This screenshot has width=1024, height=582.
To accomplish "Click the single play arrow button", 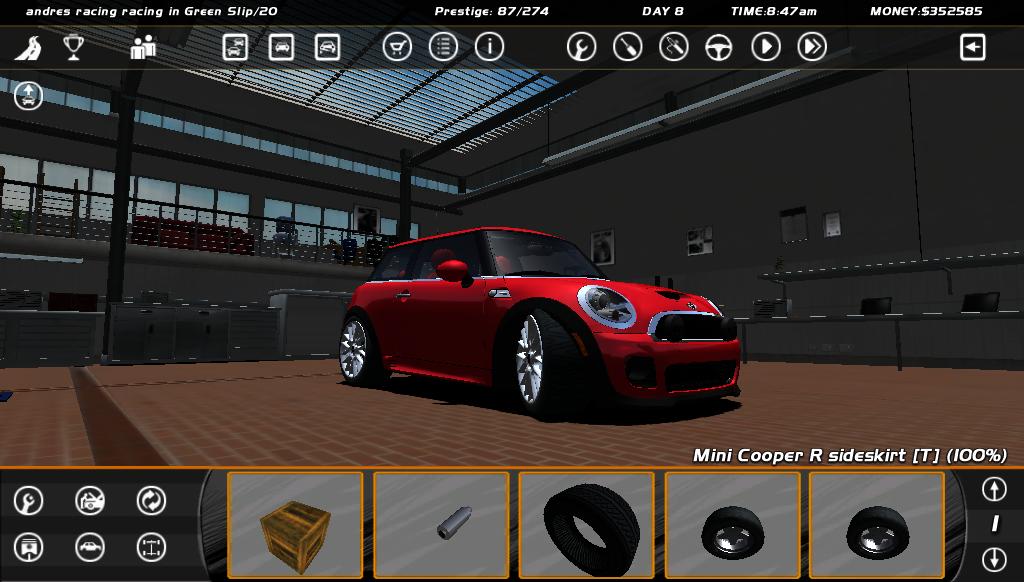I will click(766, 47).
